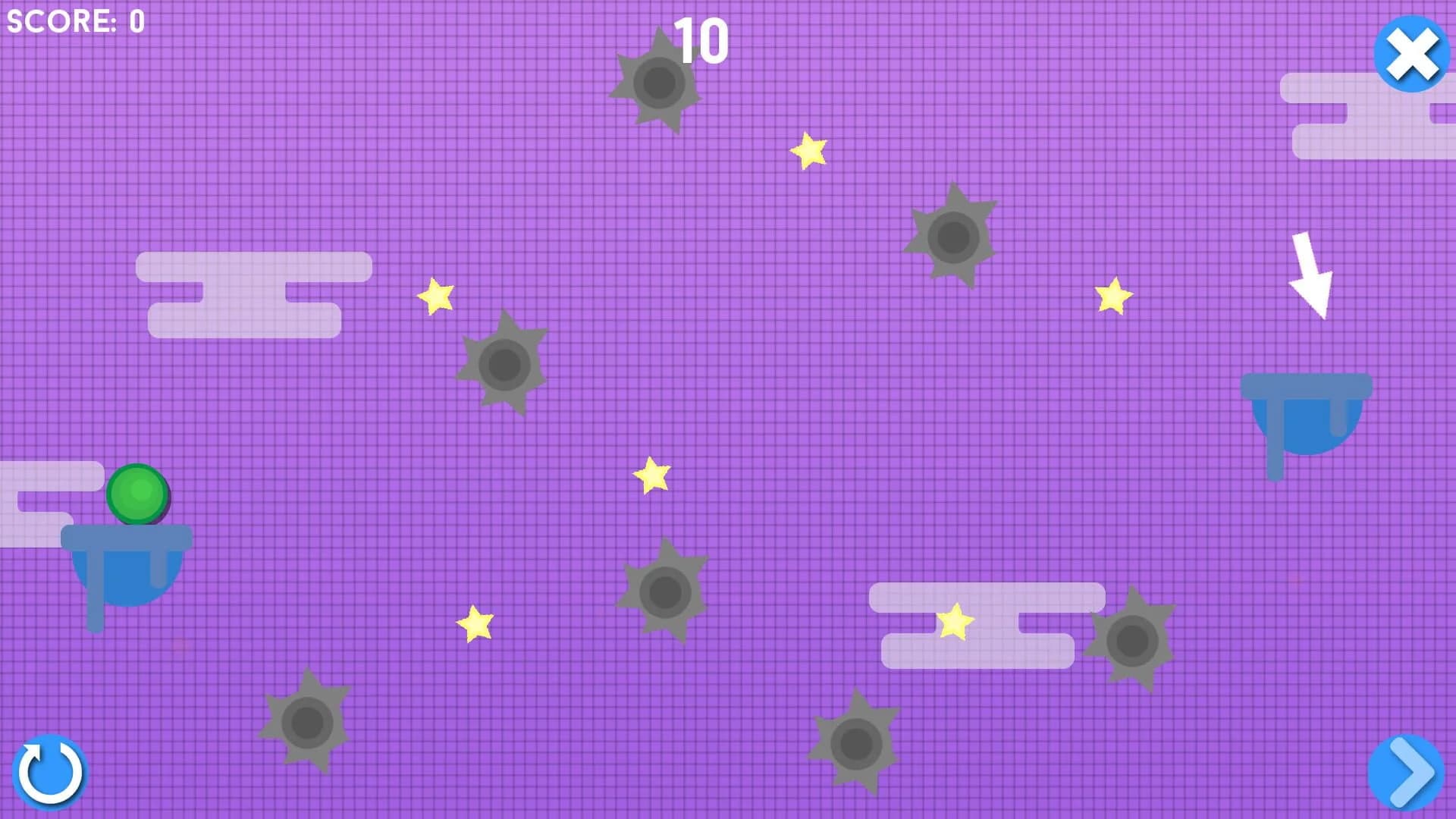Viewport: 1456px width, 819px height.
Task: Click the white arrow pointing down
Action: pyautogui.click(x=1312, y=273)
